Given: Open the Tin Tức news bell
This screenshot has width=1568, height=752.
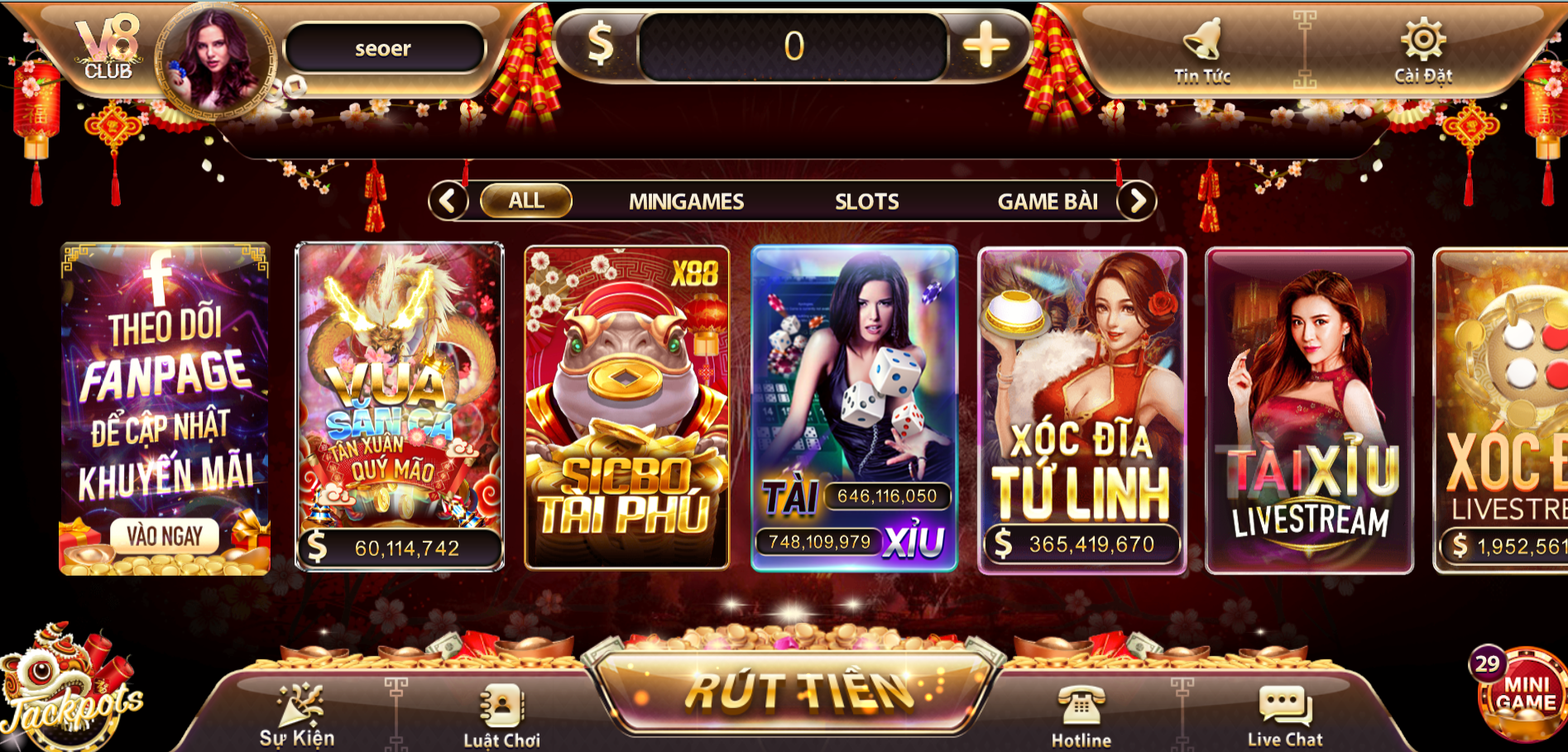Looking at the screenshot, I should [1202, 50].
